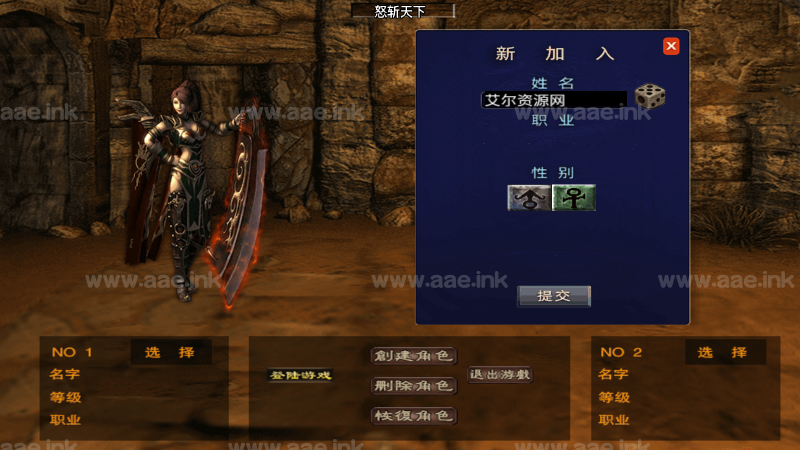This screenshot has width=800, height=450.
Task: Click 登陆游戏 to enter the game
Action: tap(300, 375)
